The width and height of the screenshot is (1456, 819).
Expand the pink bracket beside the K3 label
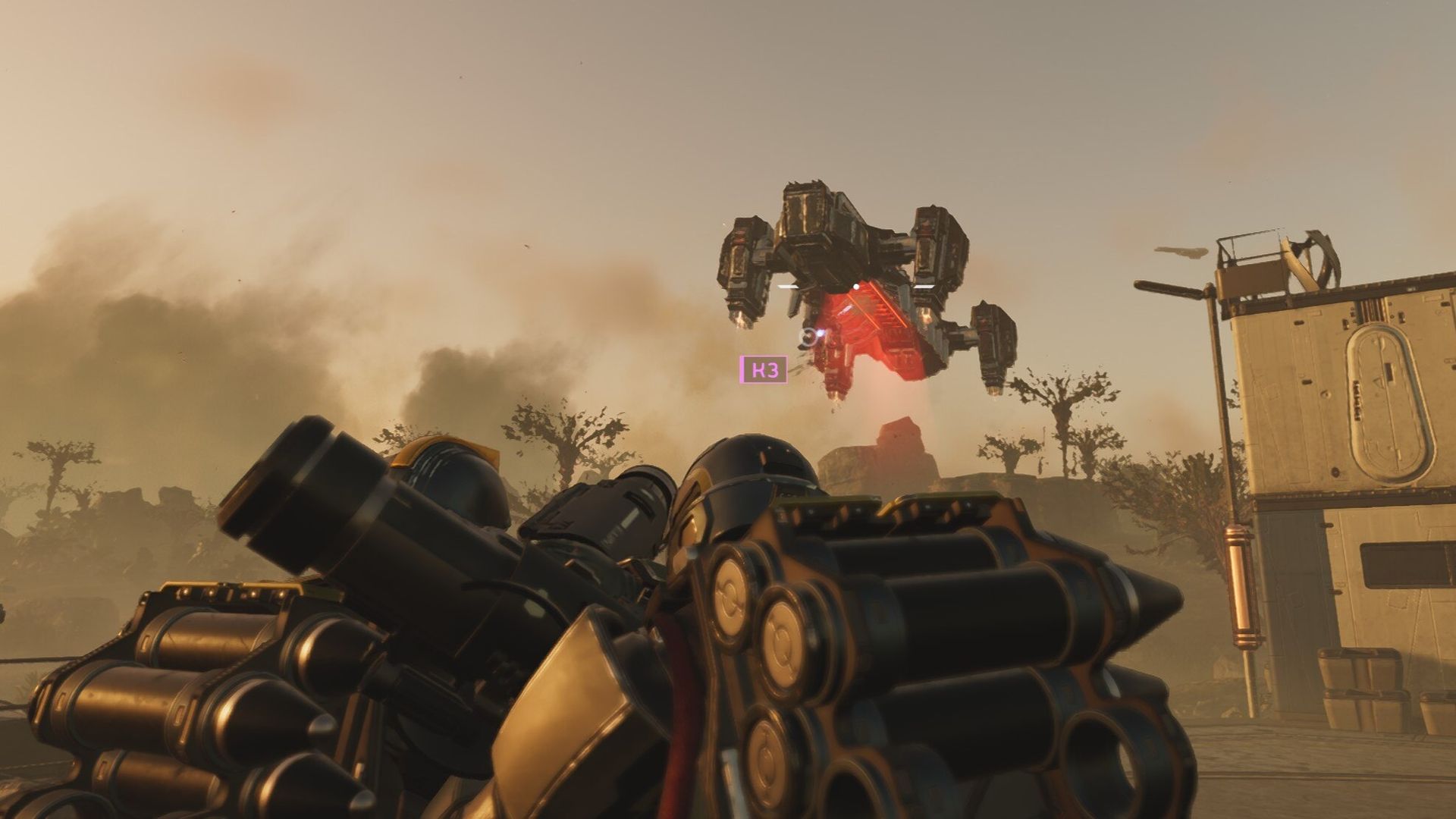742,370
